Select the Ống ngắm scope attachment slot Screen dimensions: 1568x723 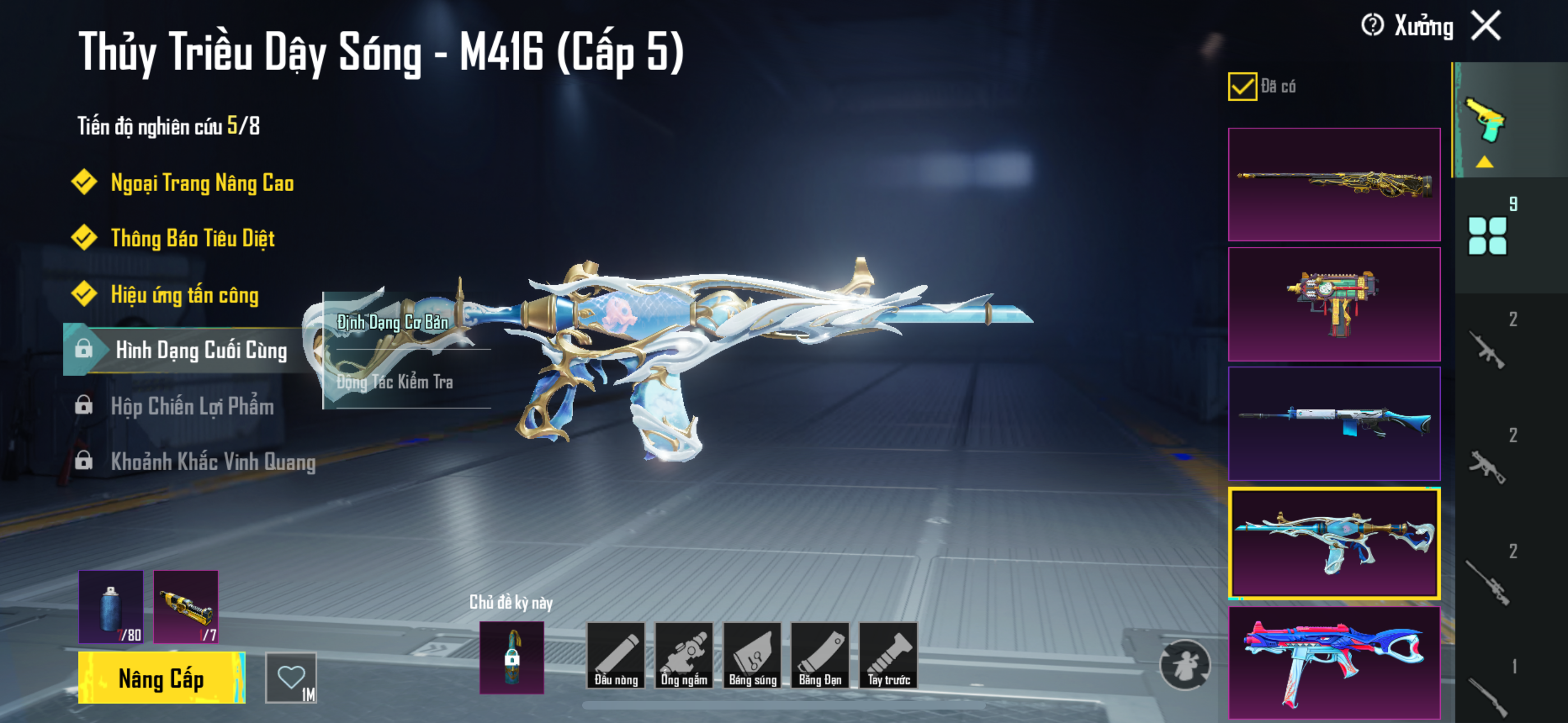(x=684, y=655)
